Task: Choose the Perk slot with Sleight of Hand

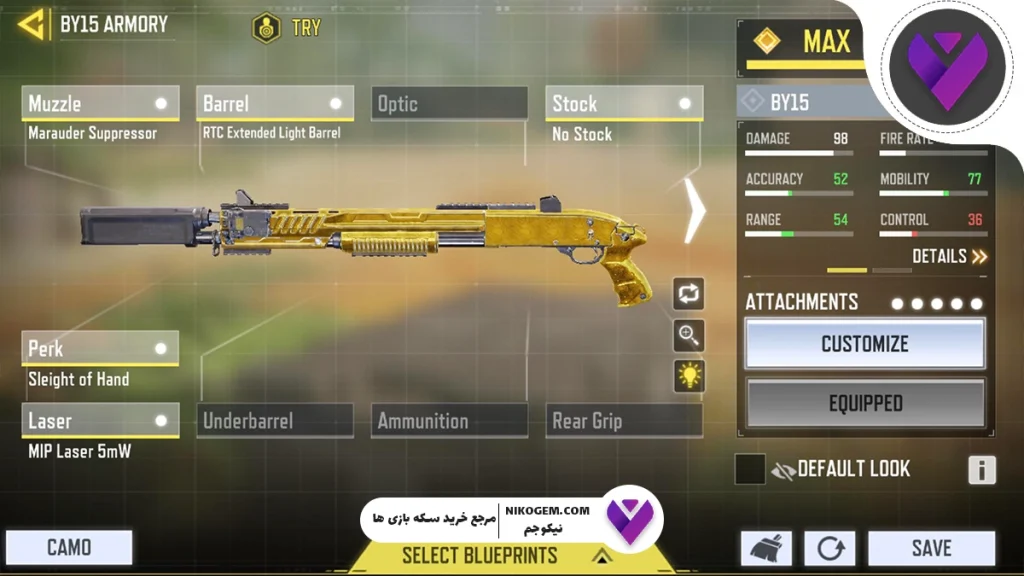Action: tap(100, 348)
